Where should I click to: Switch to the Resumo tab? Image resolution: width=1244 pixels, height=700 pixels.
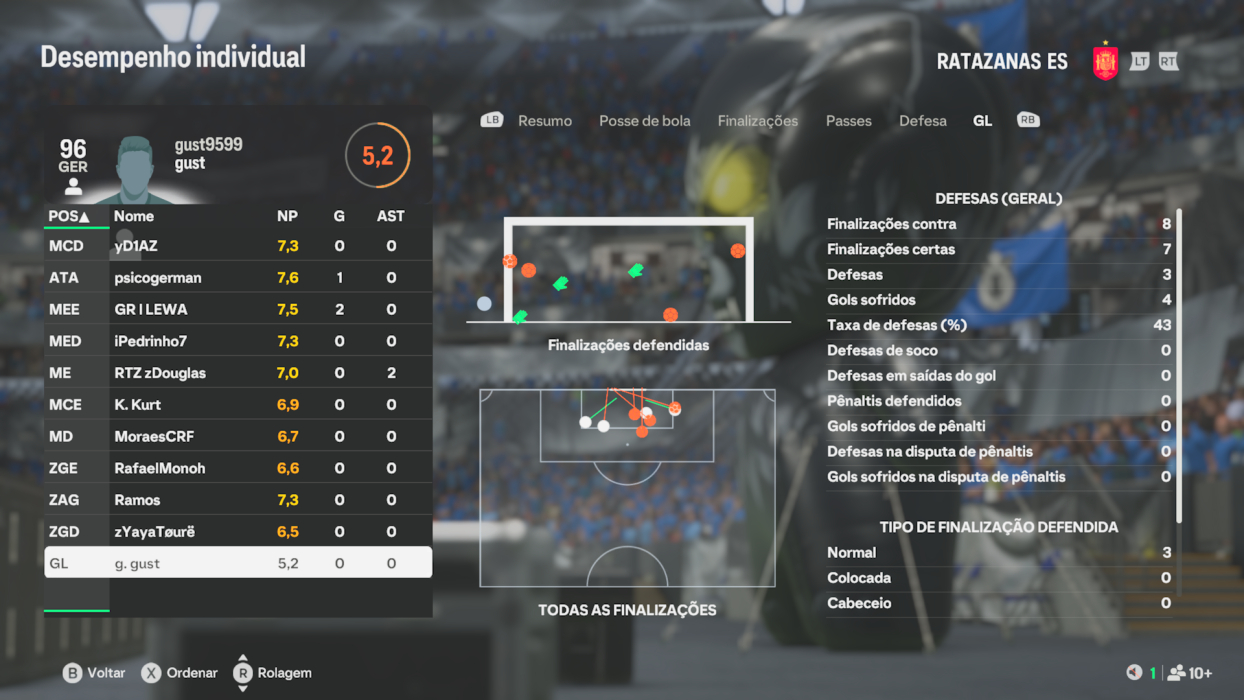click(544, 121)
